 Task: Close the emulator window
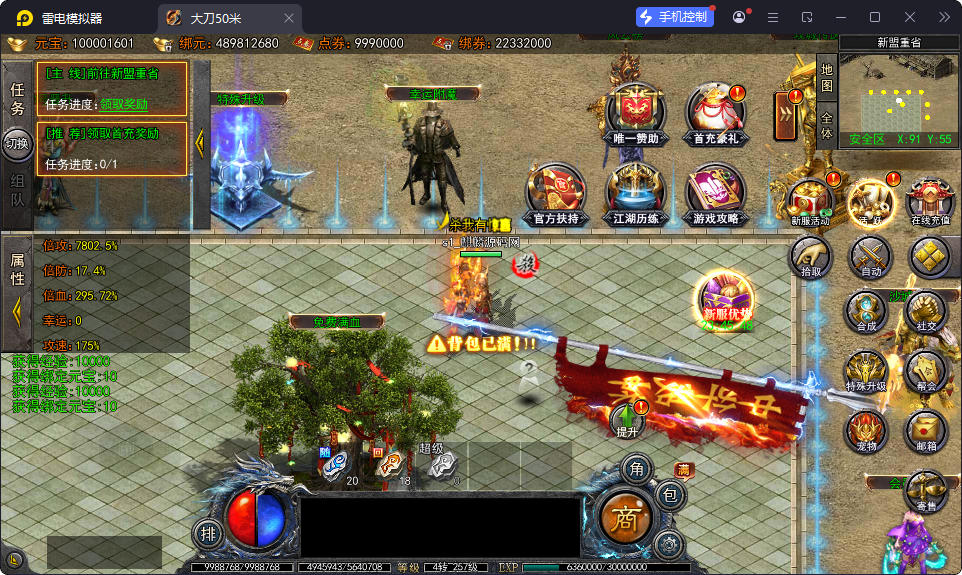pos(910,17)
